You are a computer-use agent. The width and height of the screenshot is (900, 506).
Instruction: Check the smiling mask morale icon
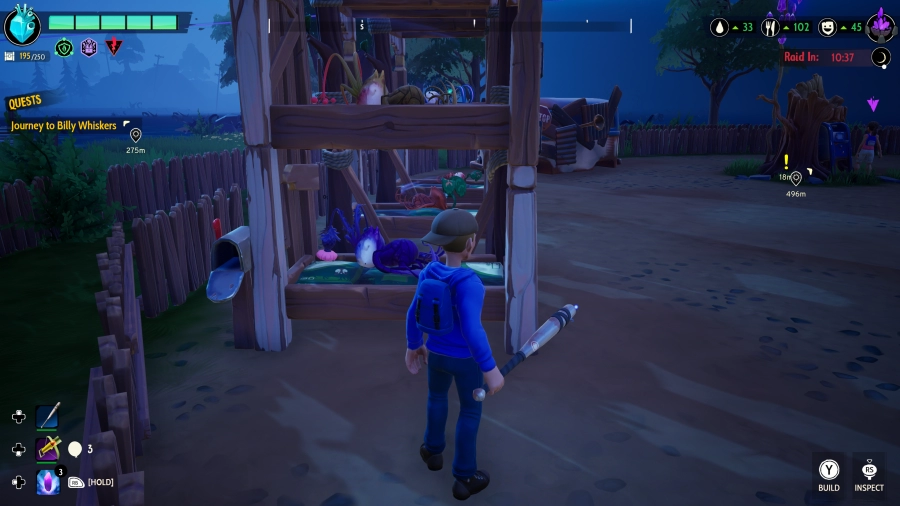828,27
